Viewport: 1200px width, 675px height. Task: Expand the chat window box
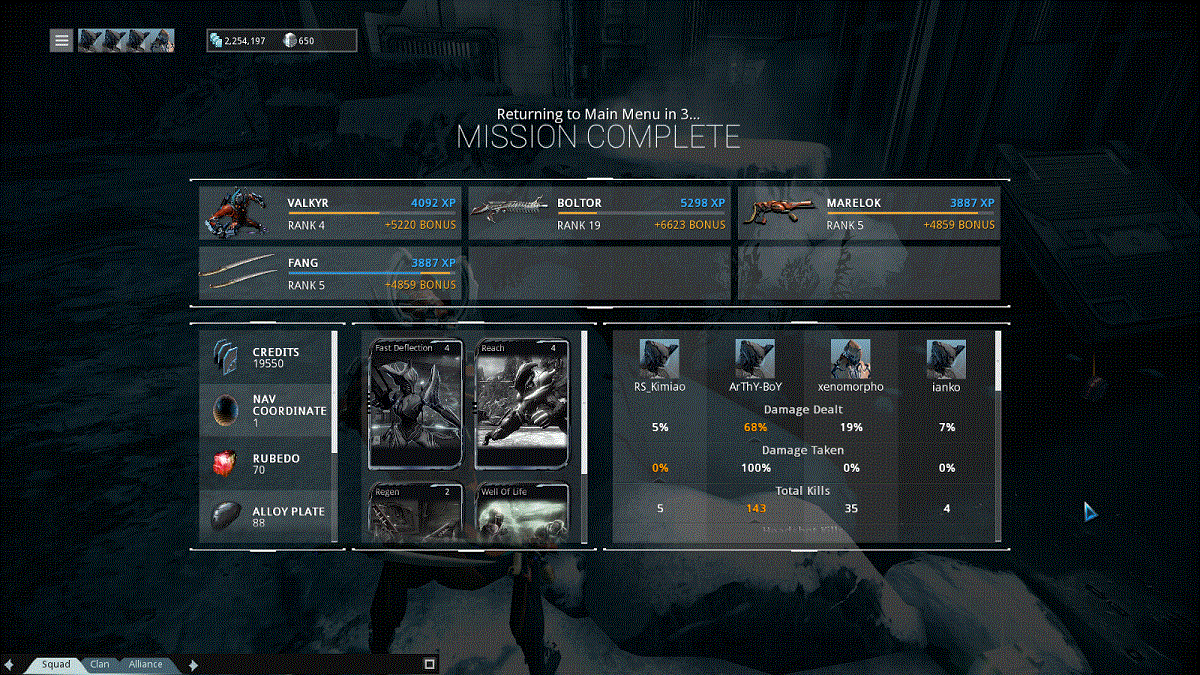pyautogui.click(x=429, y=664)
